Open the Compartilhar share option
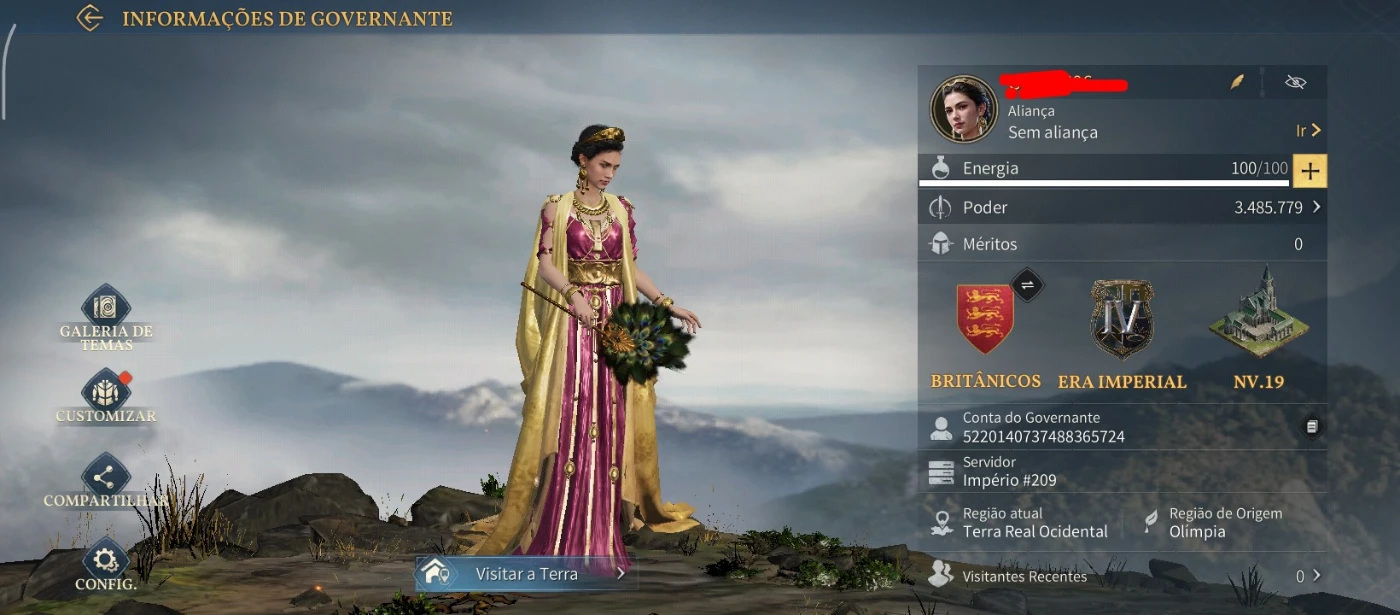1400x615 pixels. (x=106, y=477)
